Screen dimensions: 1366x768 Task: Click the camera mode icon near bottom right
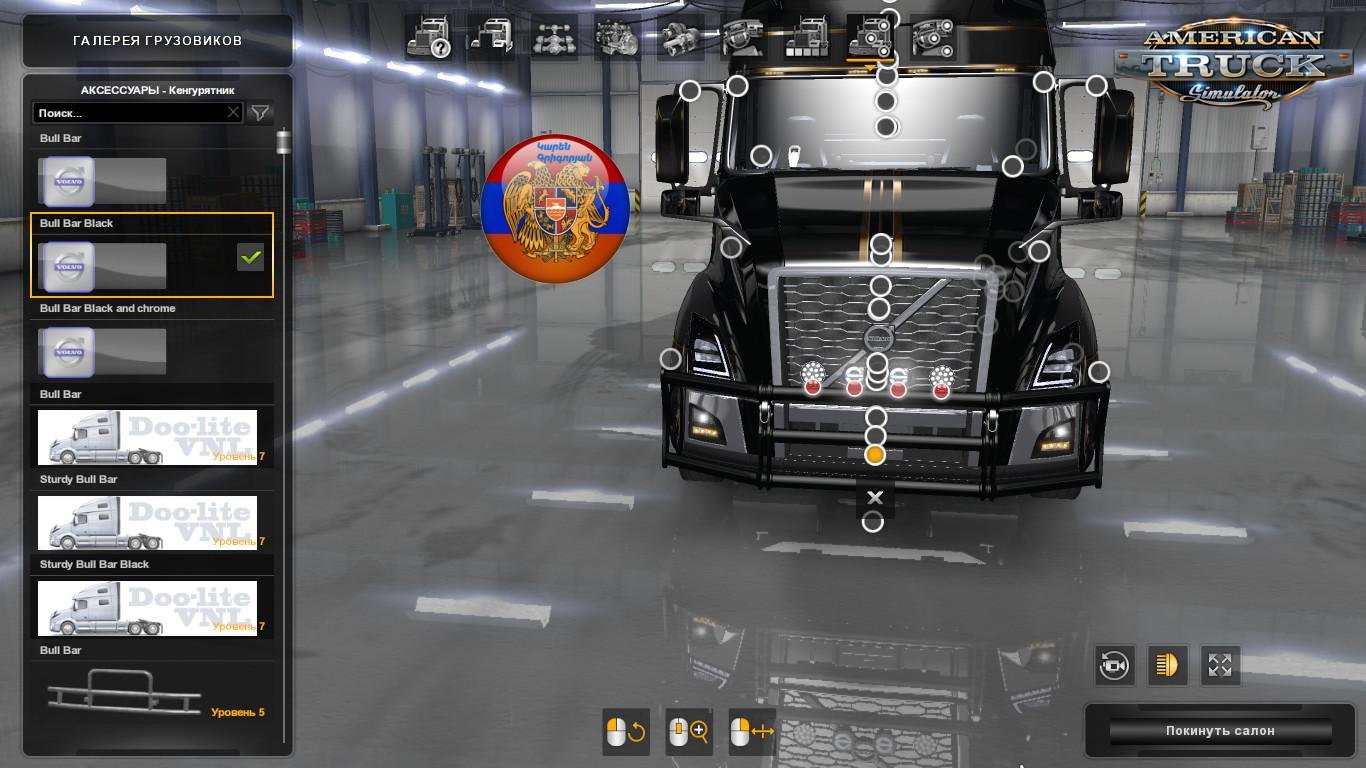[x=1115, y=665]
